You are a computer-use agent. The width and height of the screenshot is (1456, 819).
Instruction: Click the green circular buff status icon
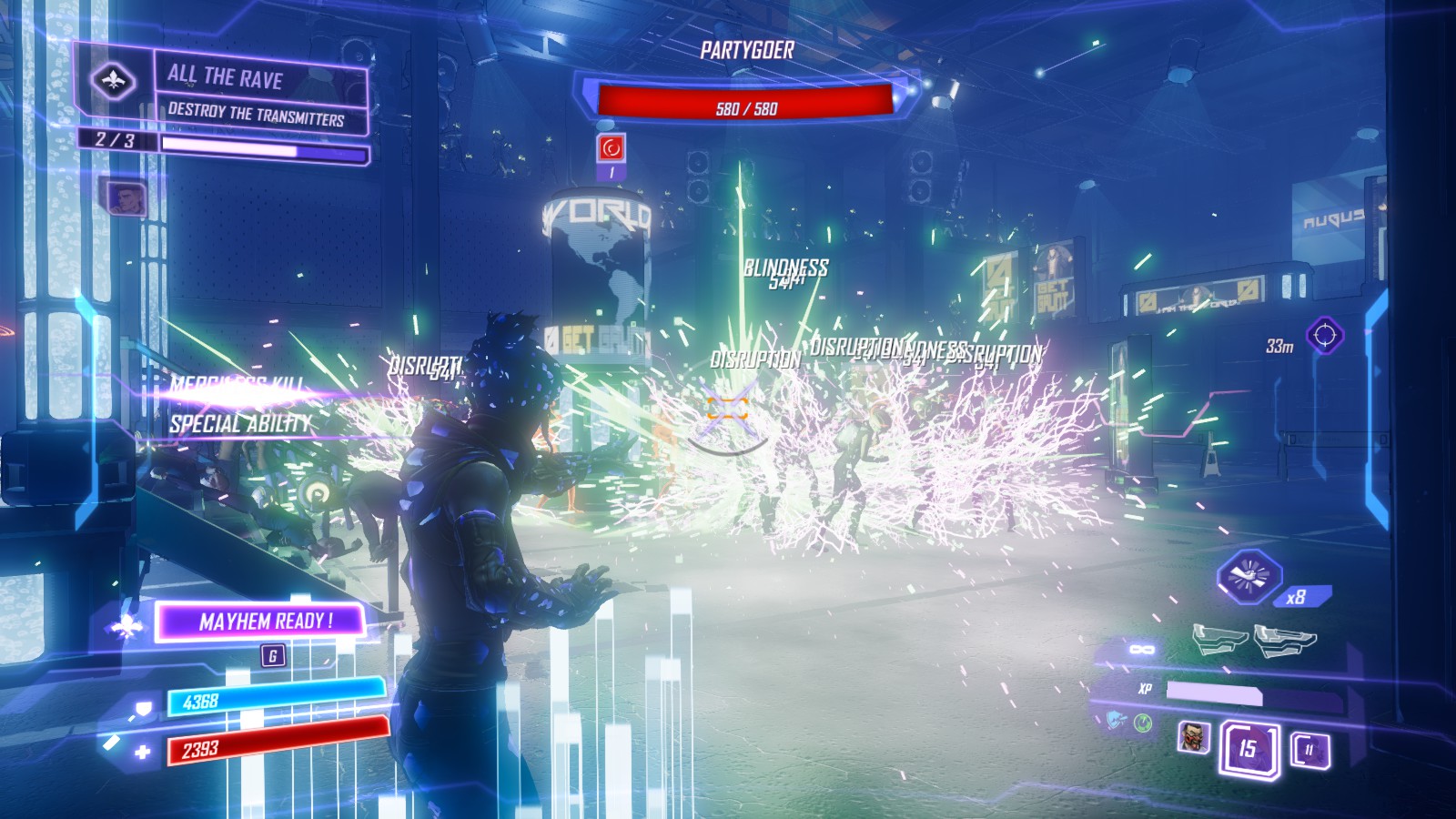pyautogui.click(x=1144, y=723)
